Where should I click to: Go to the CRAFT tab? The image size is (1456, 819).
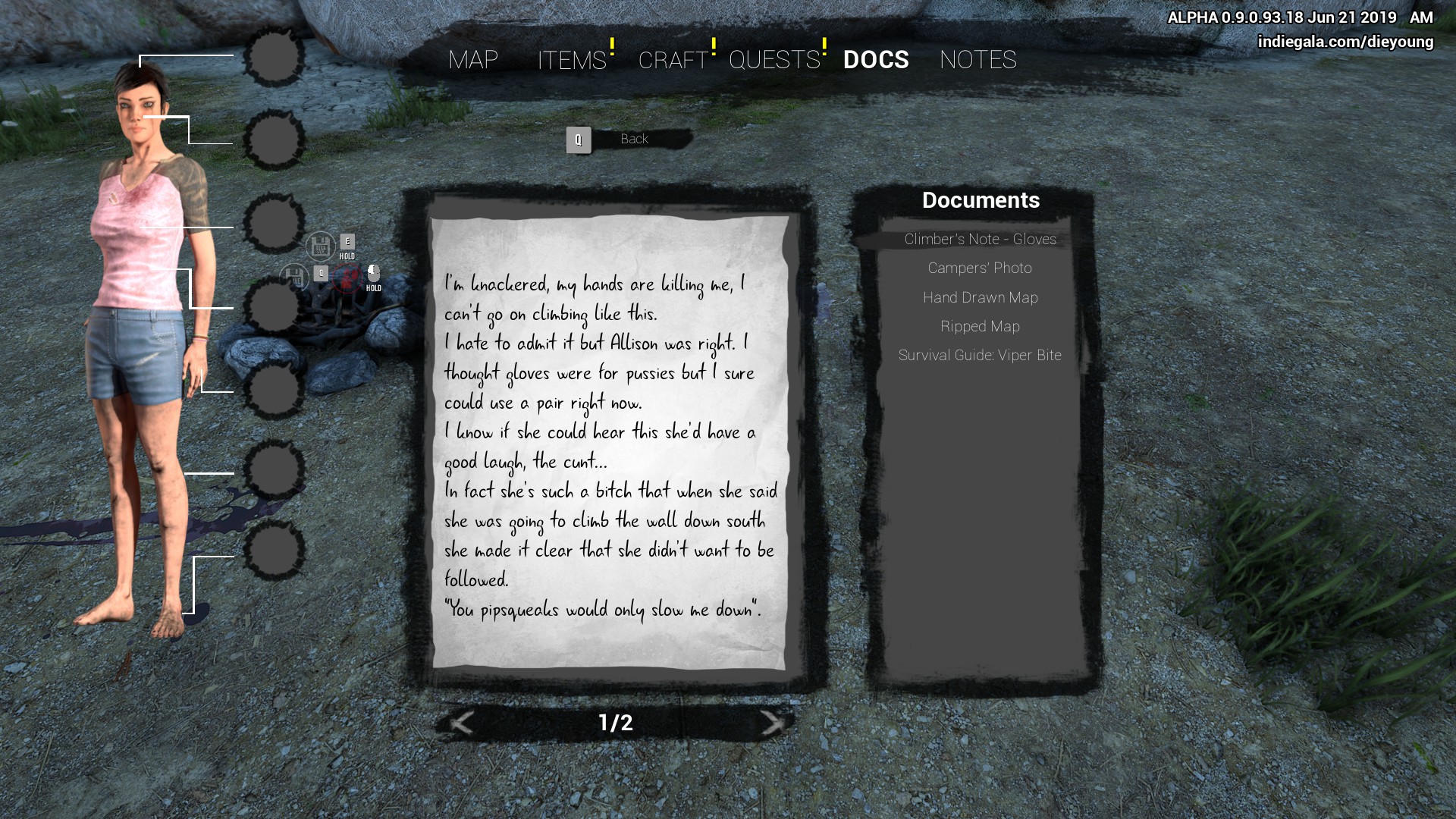[673, 60]
